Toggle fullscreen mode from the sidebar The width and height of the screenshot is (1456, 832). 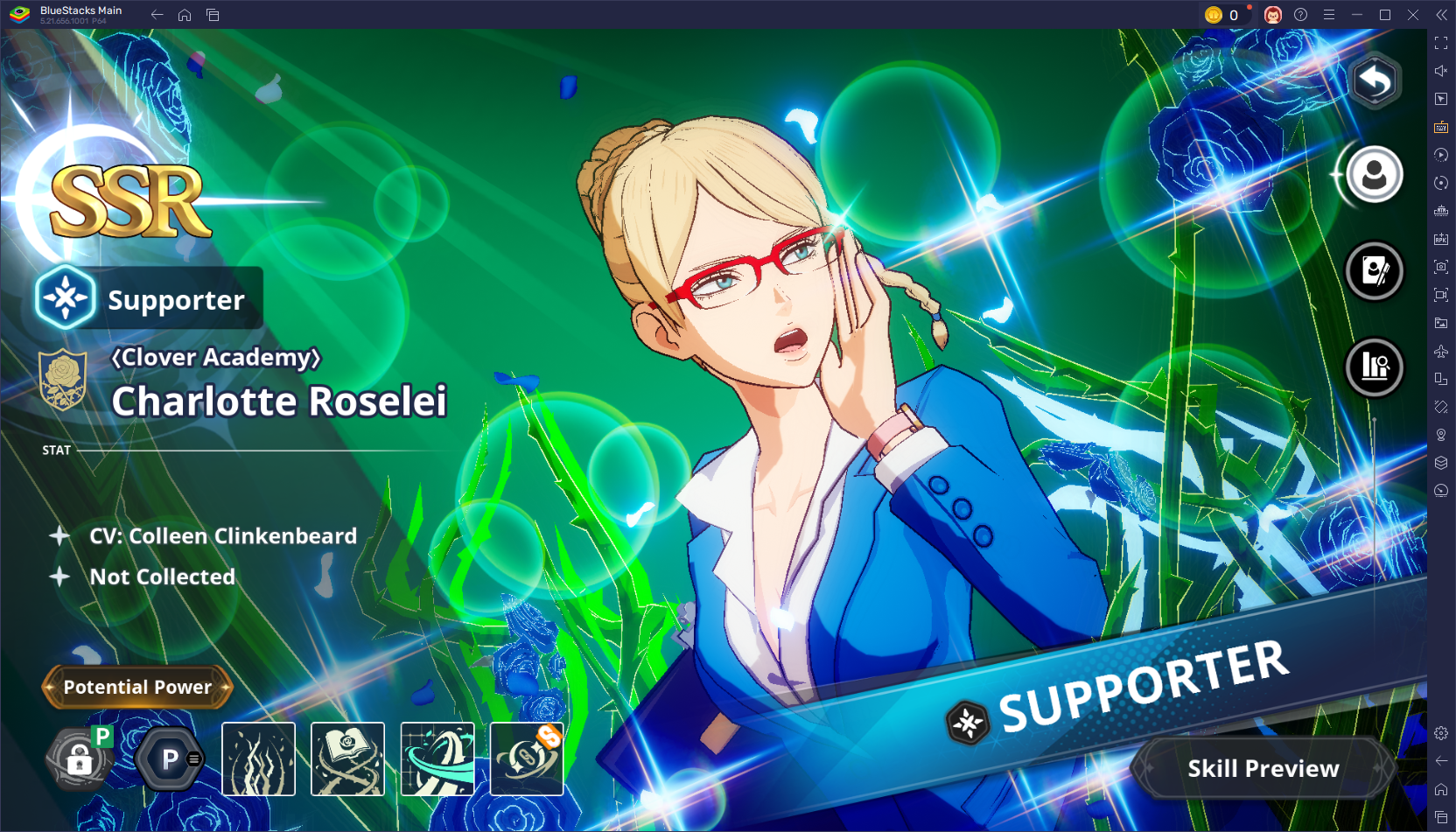pyautogui.click(x=1441, y=42)
